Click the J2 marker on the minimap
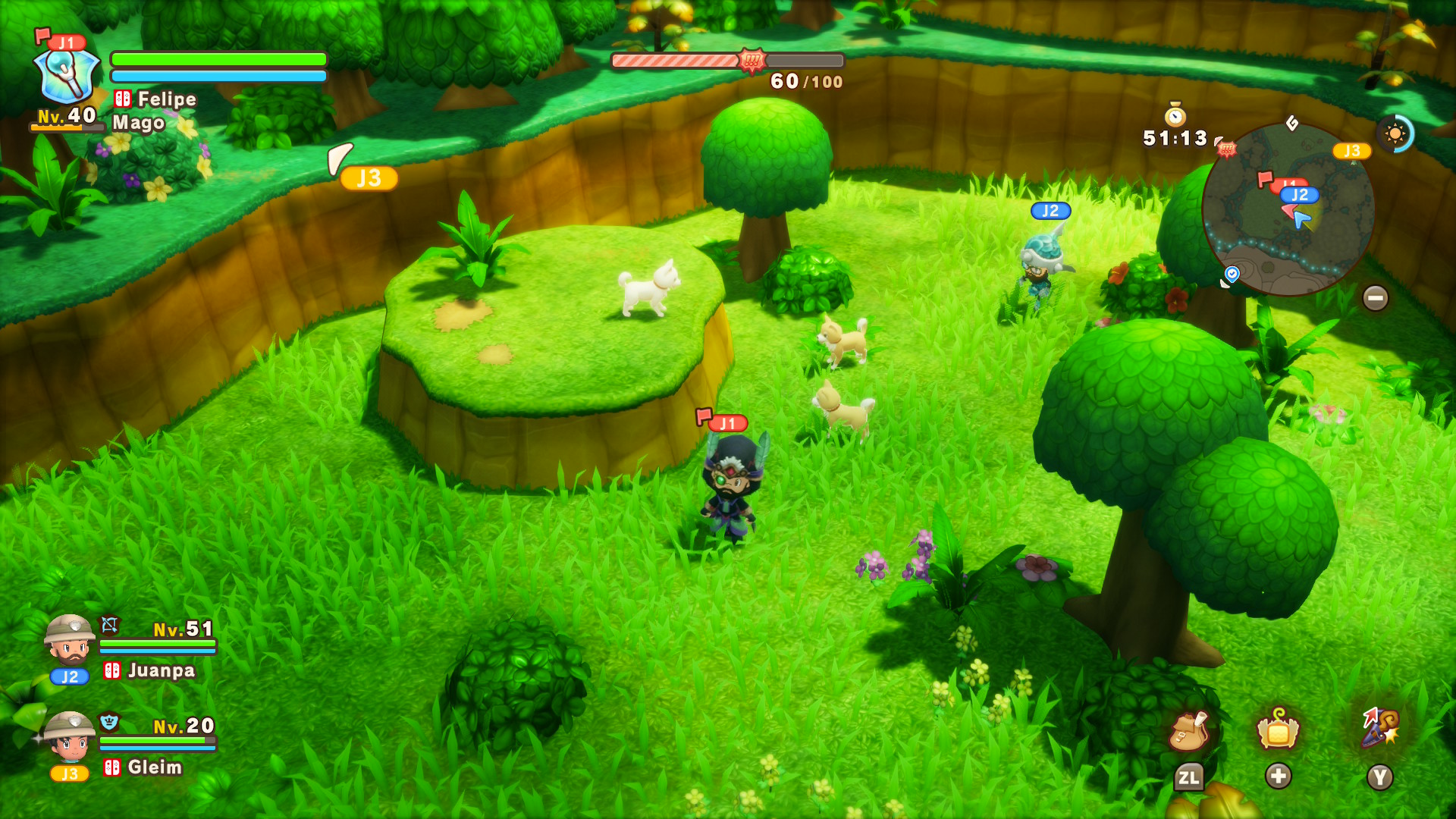1456x819 pixels. pyautogui.click(x=1300, y=195)
